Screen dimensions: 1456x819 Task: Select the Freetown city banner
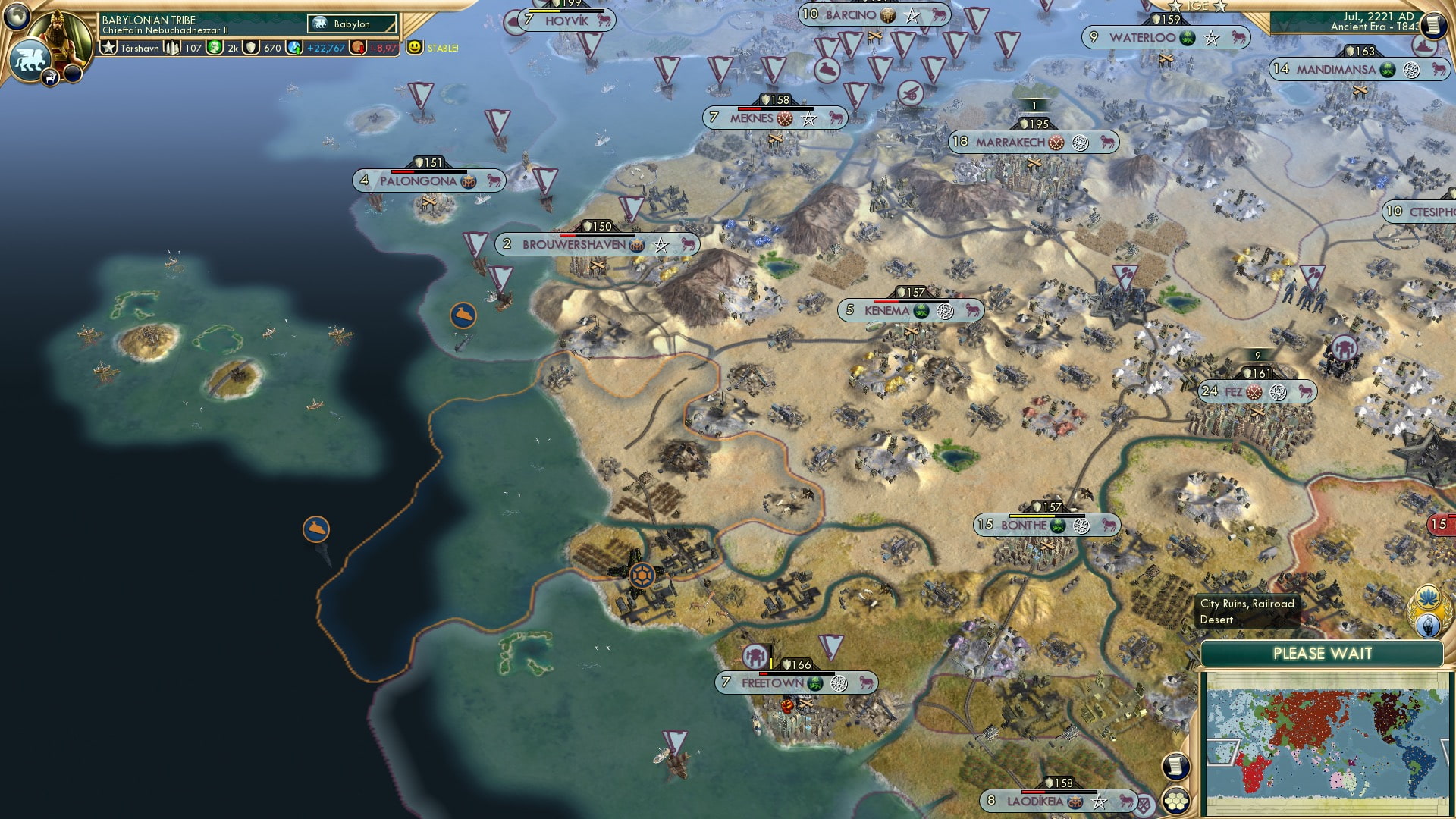tap(773, 682)
